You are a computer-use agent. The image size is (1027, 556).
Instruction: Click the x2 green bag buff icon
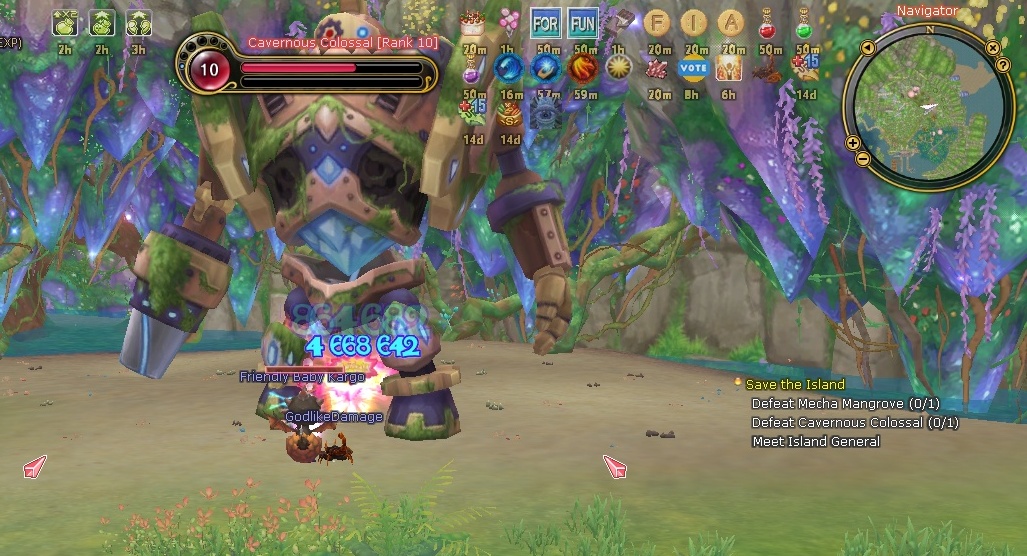pyautogui.click(x=66, y=22)
